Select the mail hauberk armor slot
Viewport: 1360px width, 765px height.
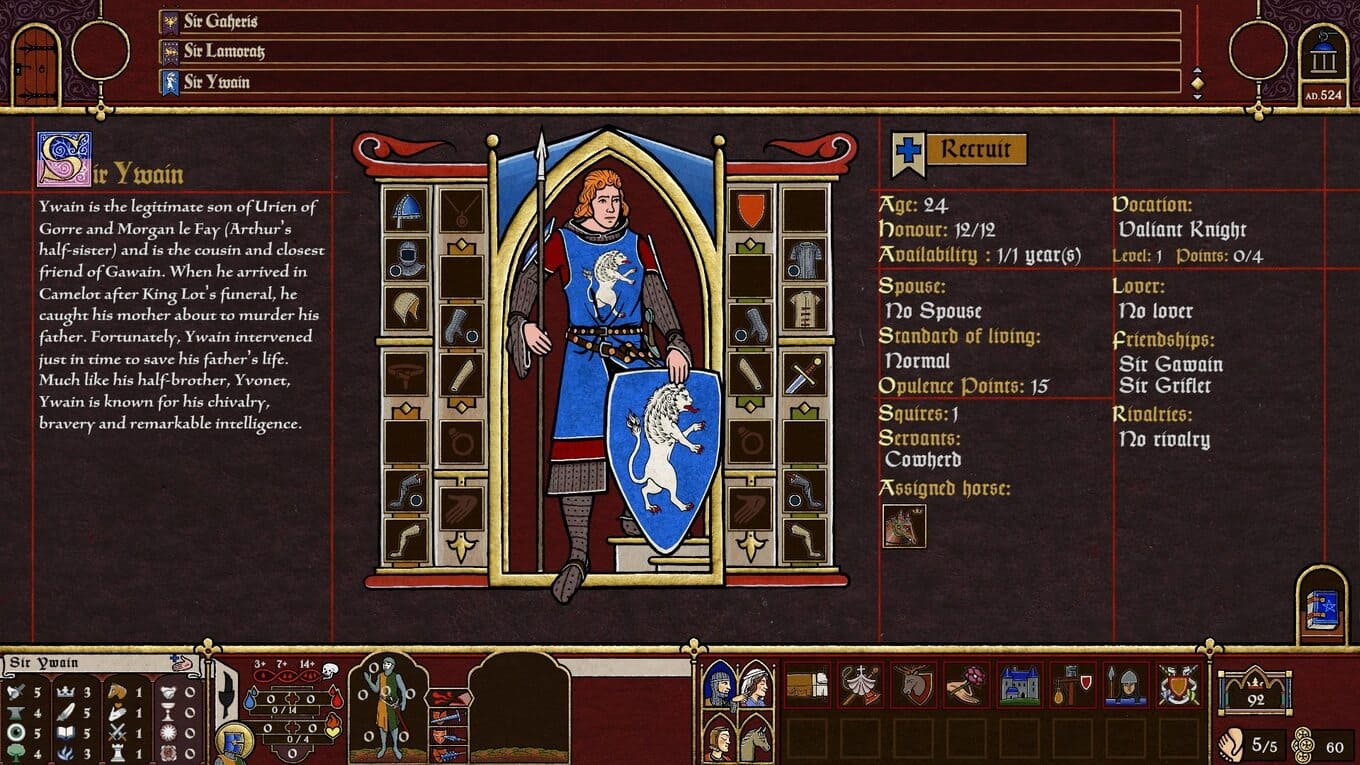click(x=803, y=259)
